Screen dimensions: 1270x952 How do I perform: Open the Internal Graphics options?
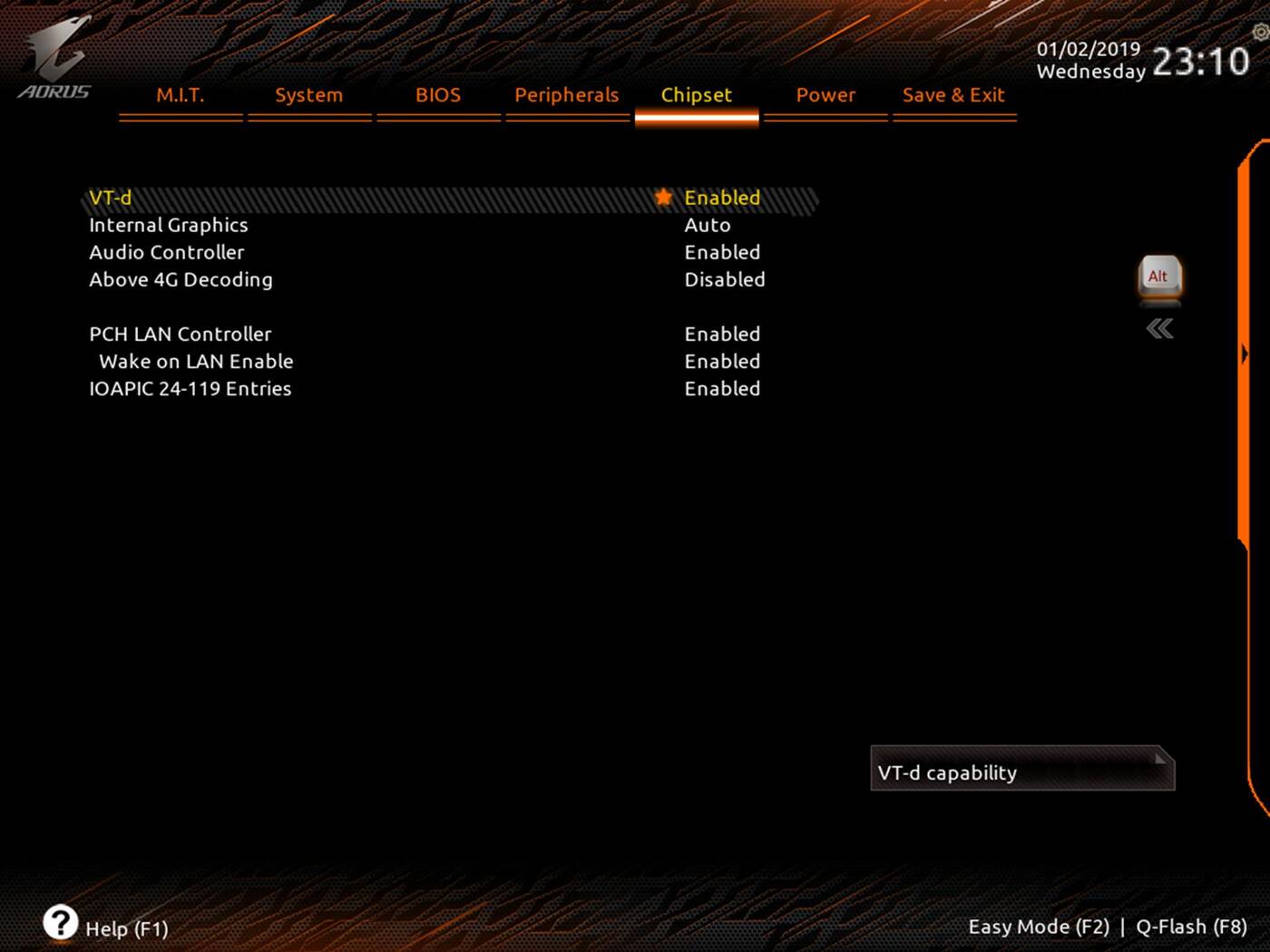pyautogui.click(x=708, y=225)
